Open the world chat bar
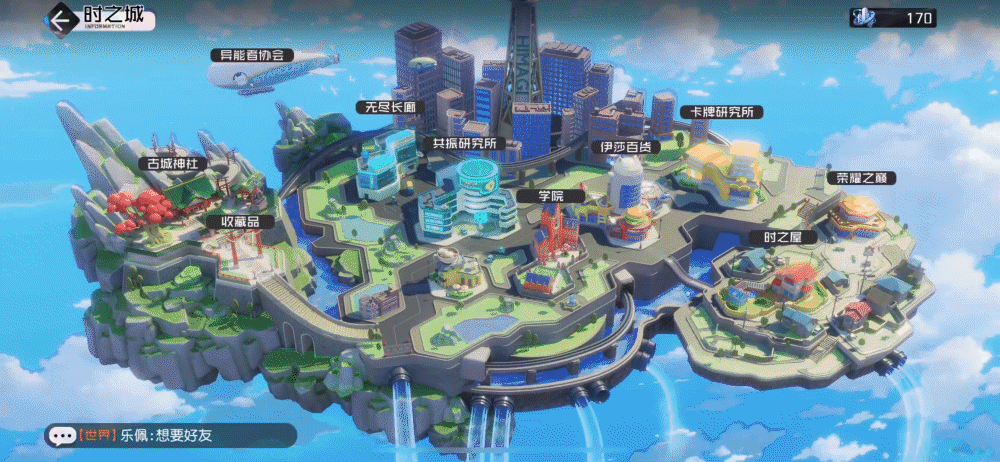The width and height of the screenshot is (1000, 462). pos(170,435)
